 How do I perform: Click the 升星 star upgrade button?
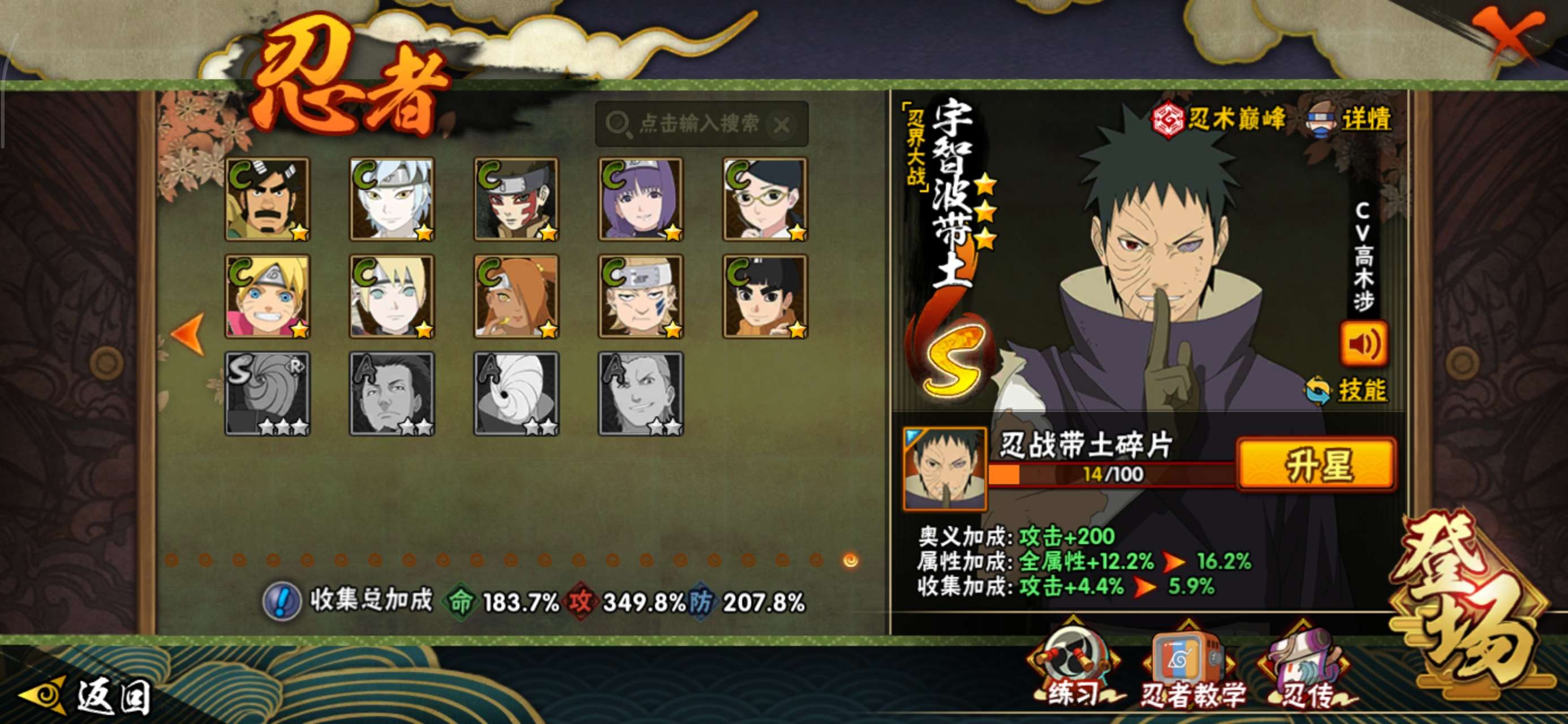(1317, 465)
